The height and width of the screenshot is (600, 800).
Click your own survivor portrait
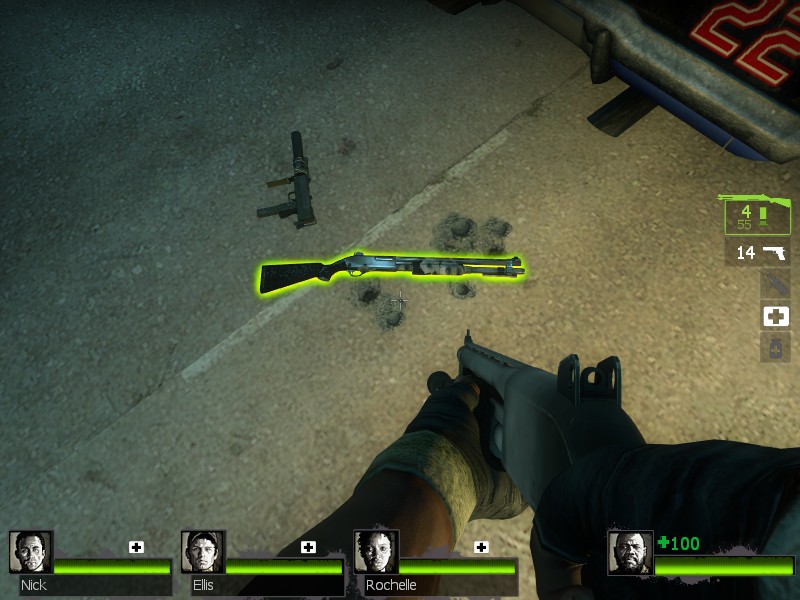pos(630,553)
